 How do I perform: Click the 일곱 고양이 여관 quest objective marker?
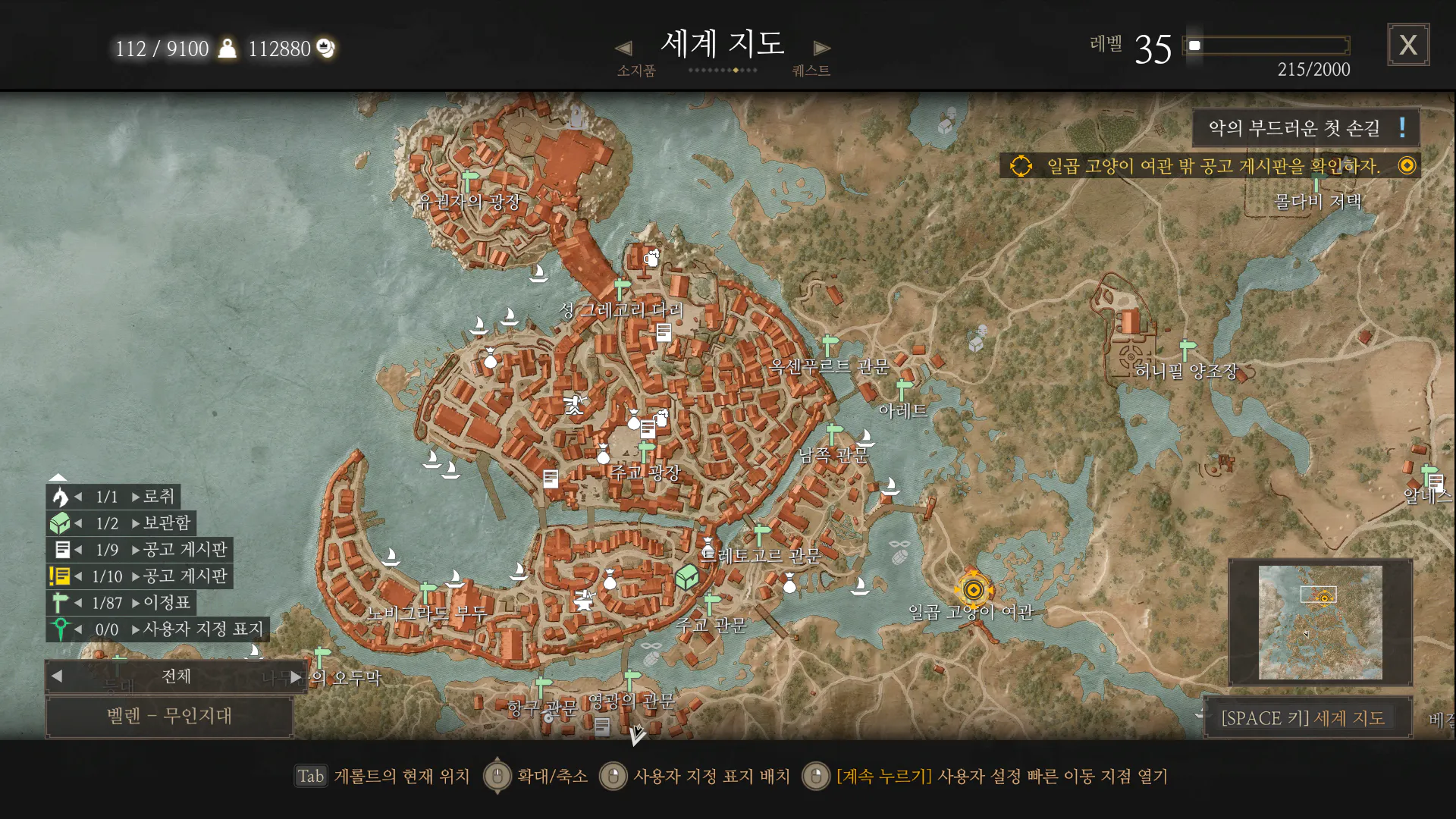973,589
